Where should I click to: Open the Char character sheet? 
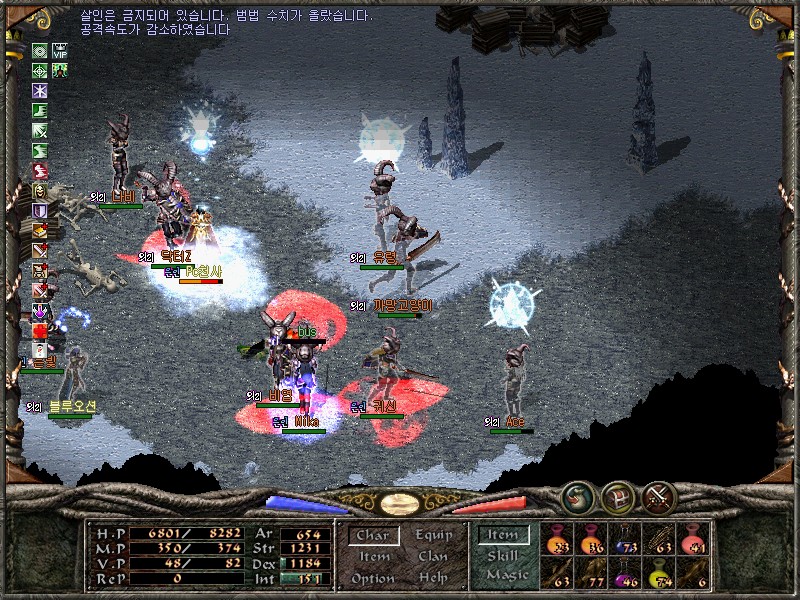[x=373, y=536]
